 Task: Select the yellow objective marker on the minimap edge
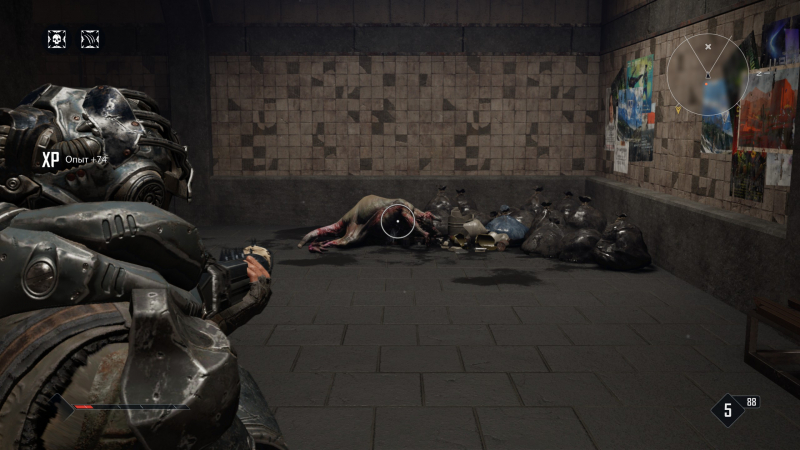[x=677, y=108]
